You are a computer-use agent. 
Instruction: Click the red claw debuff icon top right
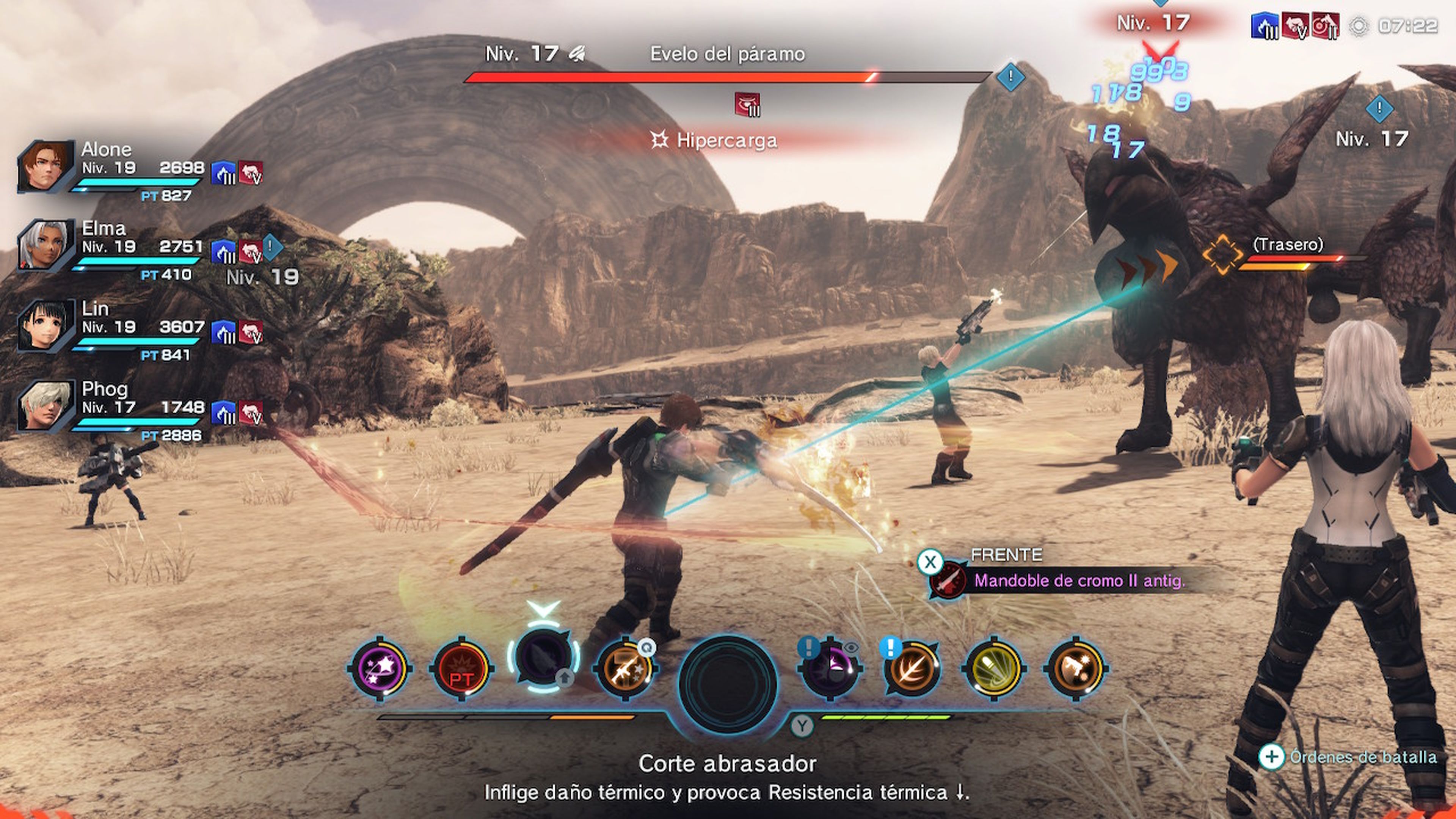pos(1296,25)
